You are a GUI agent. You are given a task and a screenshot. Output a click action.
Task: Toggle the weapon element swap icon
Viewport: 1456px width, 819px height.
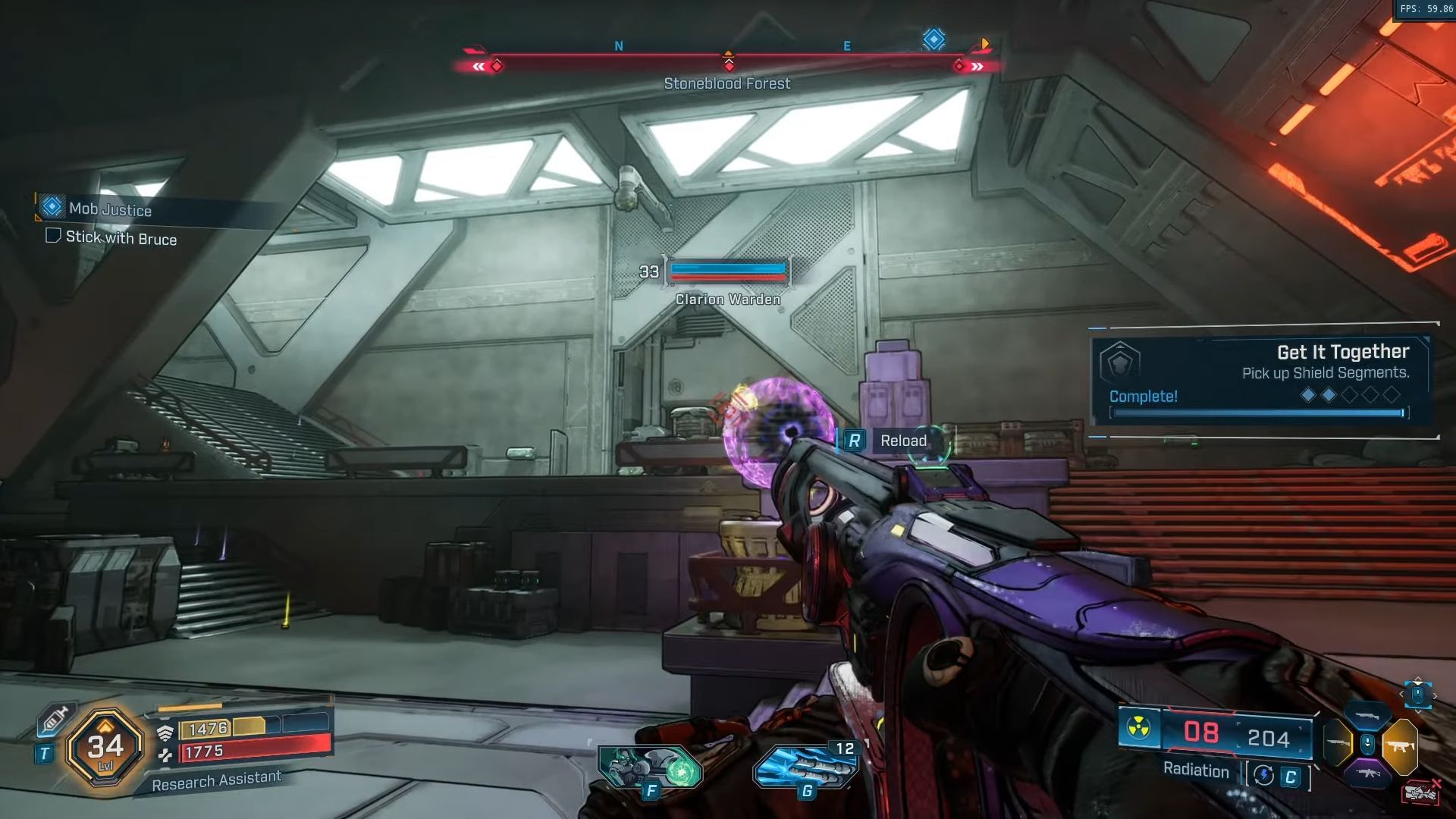tap(1263, 775)
